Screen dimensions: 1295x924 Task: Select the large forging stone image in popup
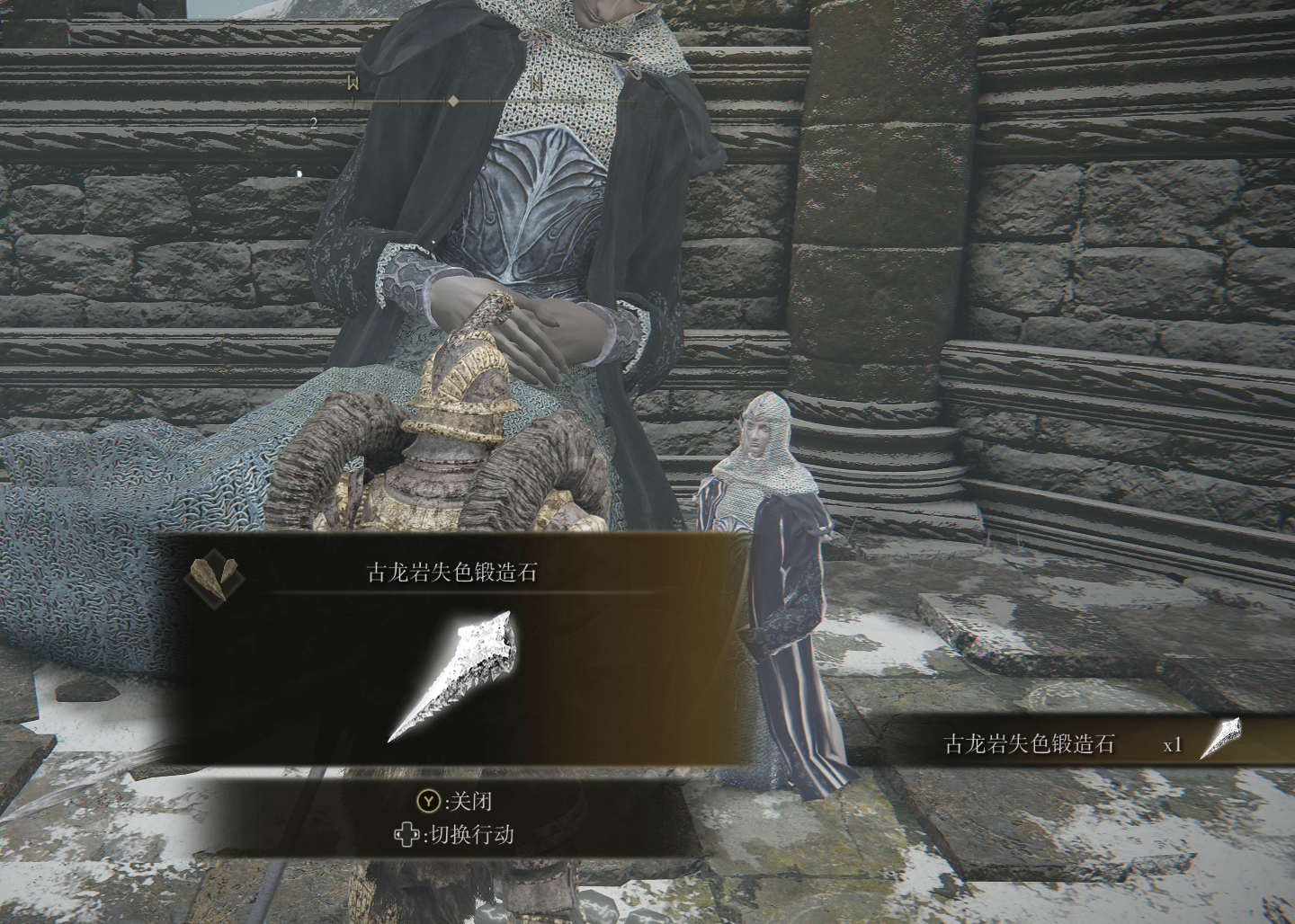coord(454,676)
